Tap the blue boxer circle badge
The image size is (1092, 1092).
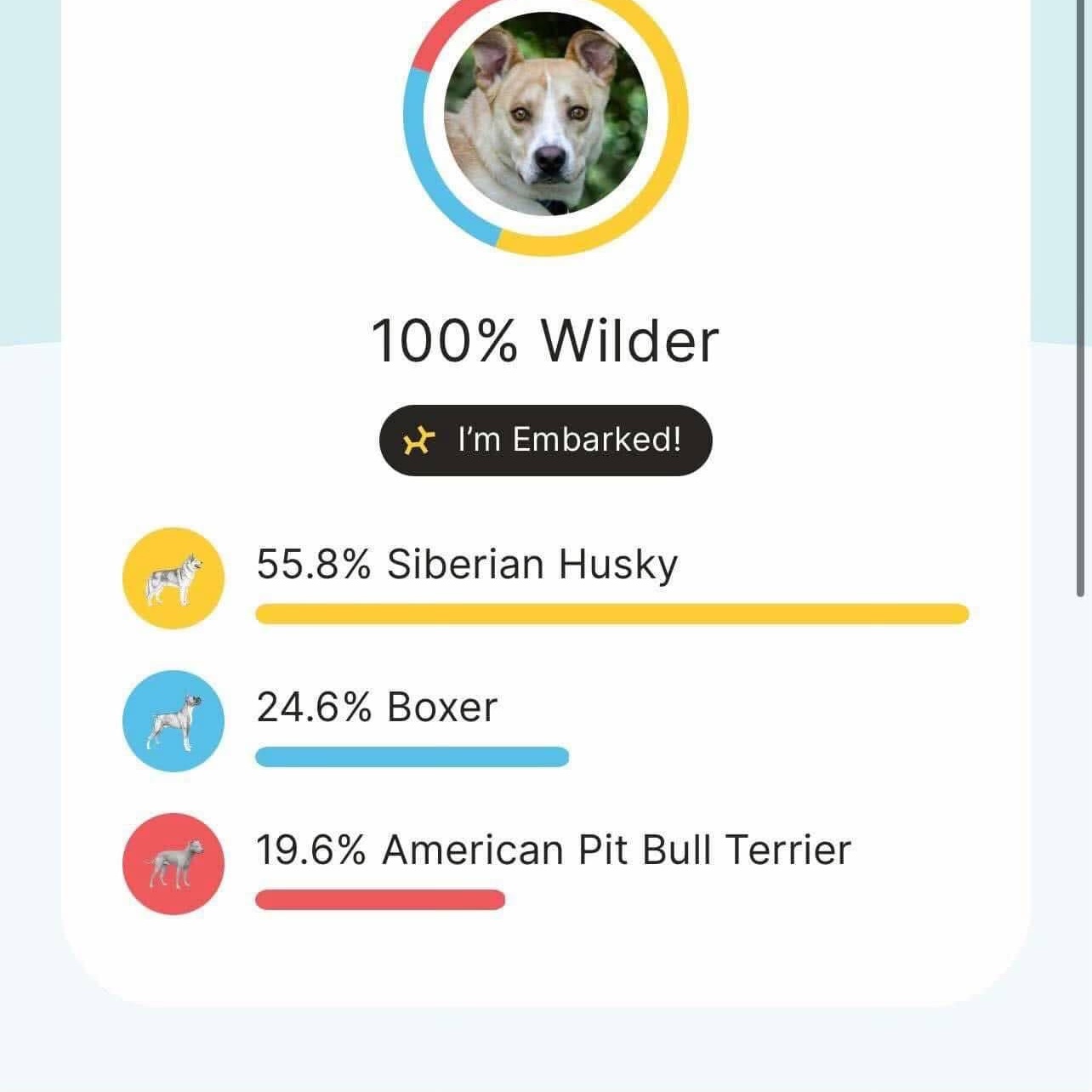[173, 720]
